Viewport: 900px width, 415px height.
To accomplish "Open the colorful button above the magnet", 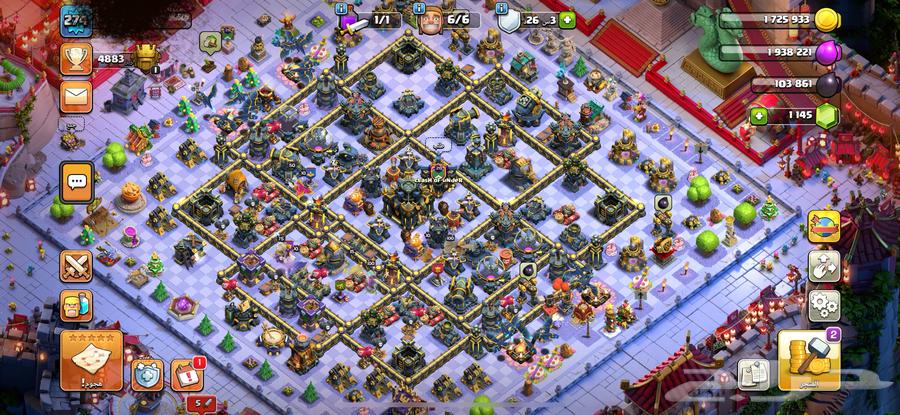I will coord(824,227).
